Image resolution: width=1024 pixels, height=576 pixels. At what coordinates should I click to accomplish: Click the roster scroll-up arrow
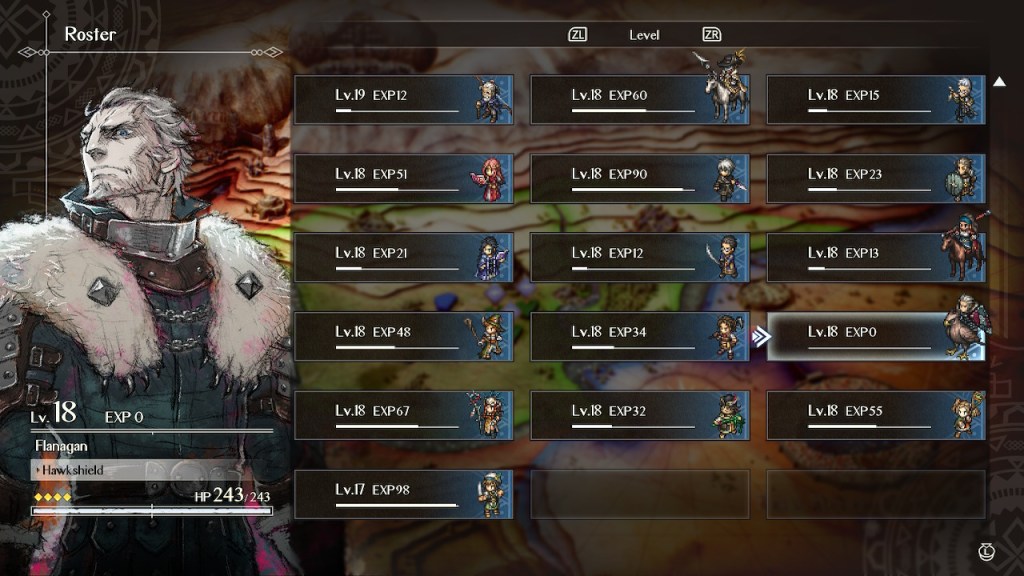[x=999, y=82]
